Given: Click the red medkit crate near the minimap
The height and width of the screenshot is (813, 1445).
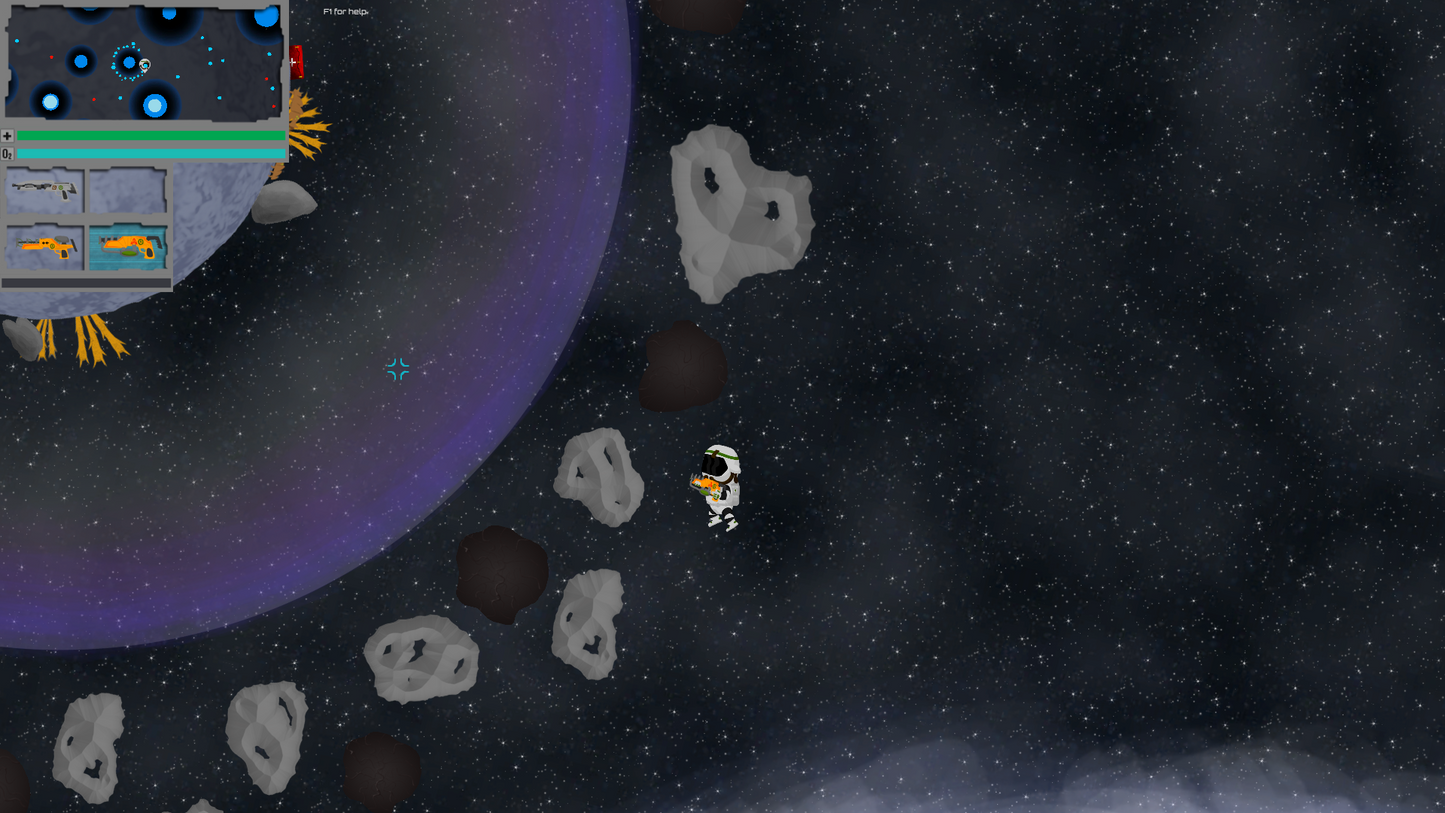Looking at the screenshot, I should click(297, 63).
